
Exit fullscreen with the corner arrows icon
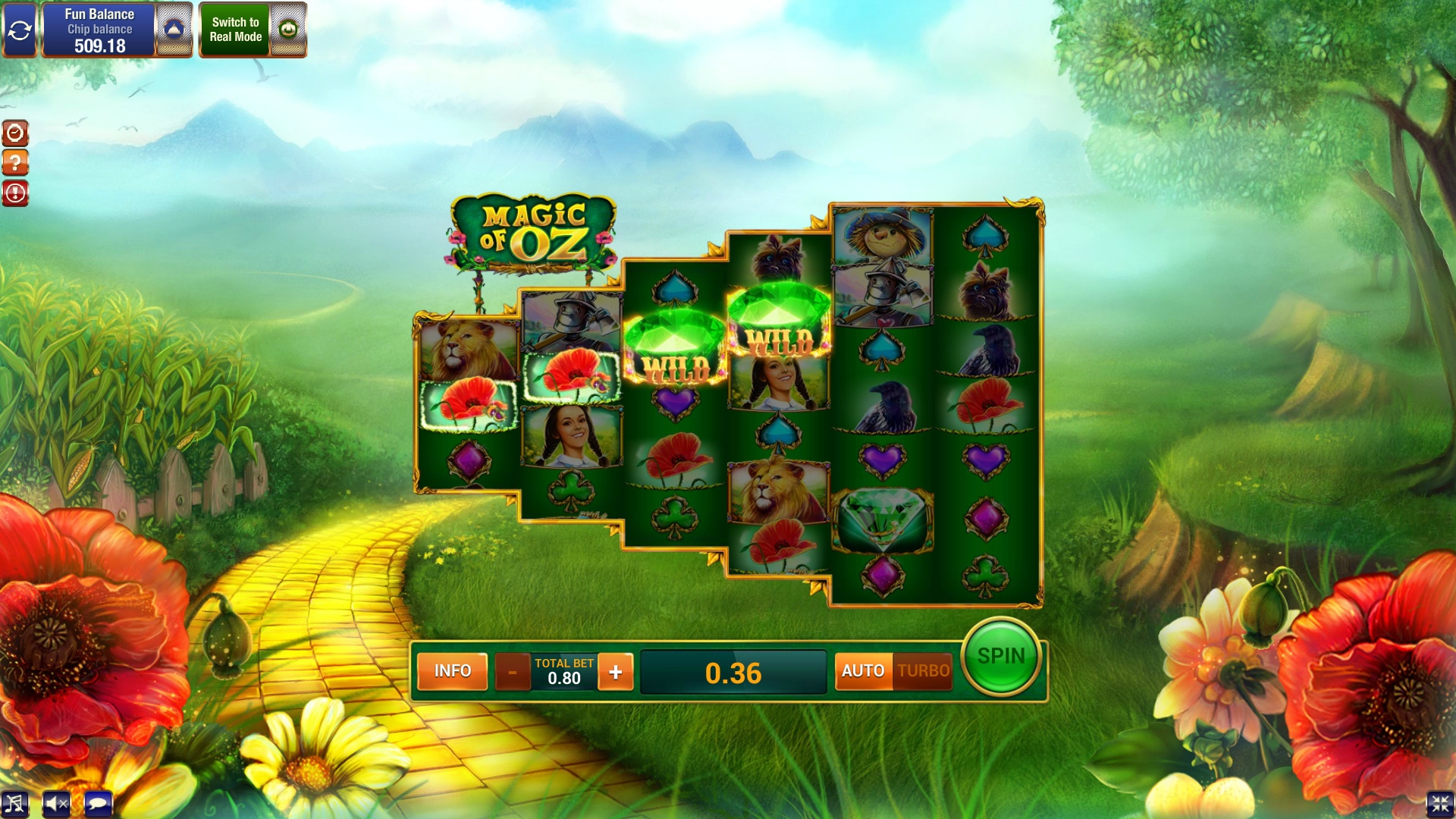(1440, 804)
